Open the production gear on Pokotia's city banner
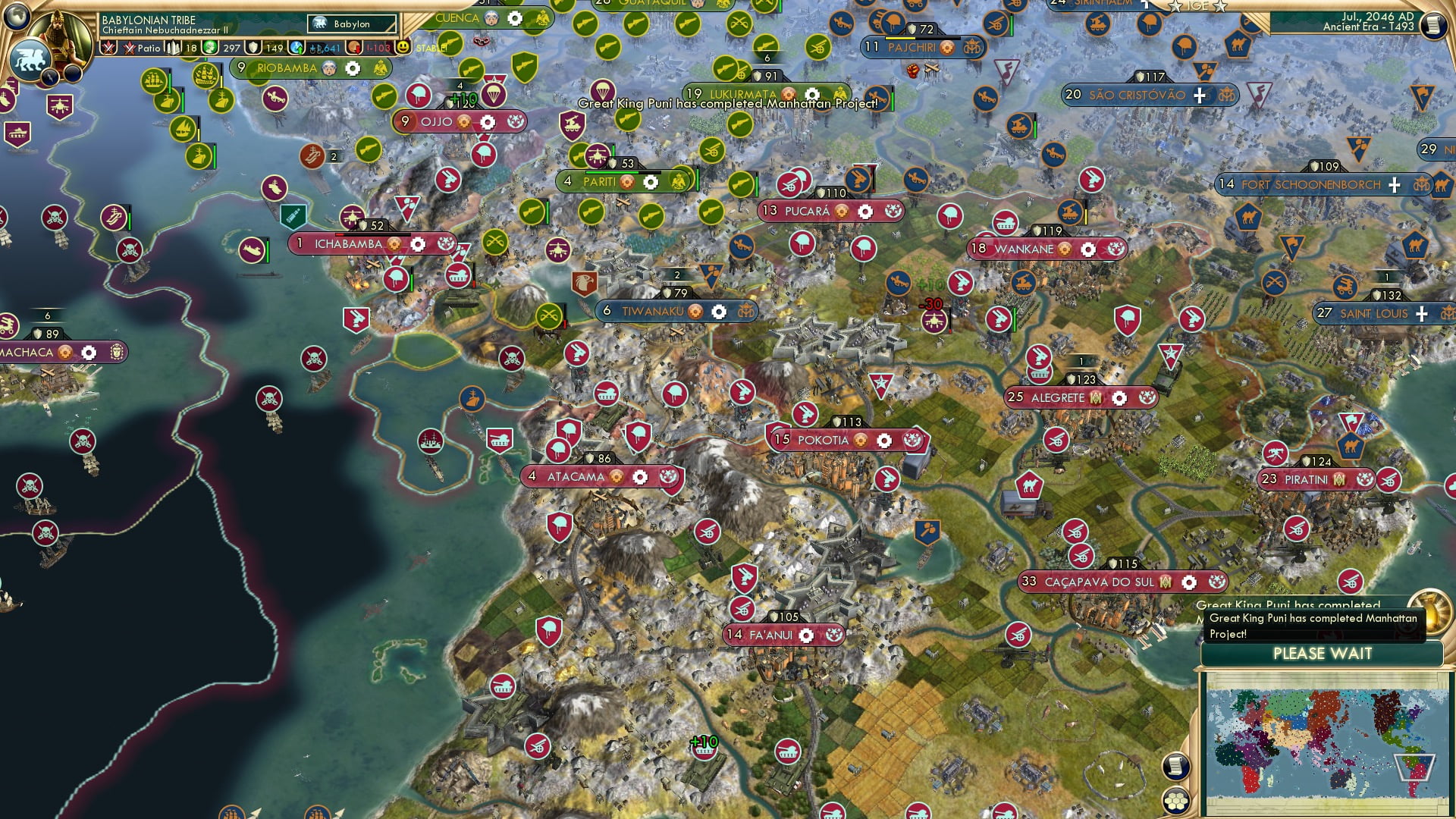Image resolution: width=1456 pixels, height=819 pixels. point(884,440)
